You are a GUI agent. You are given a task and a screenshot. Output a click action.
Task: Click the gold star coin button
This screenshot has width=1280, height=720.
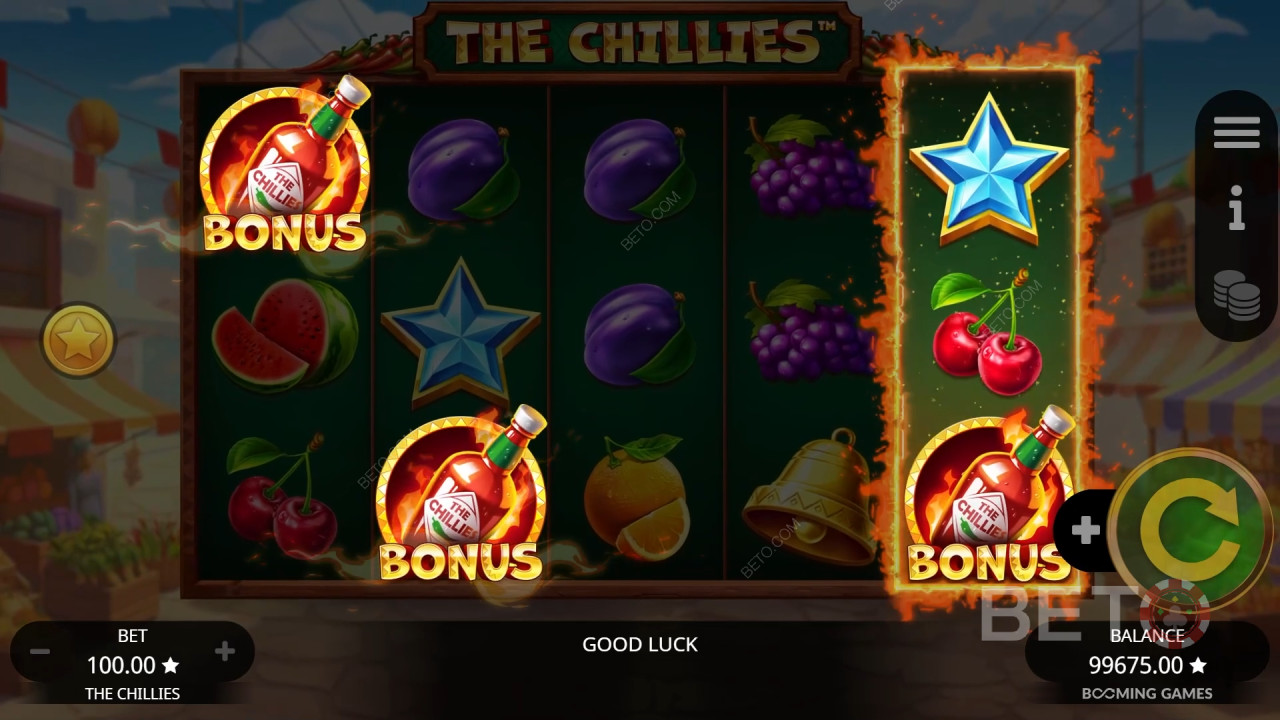tap(78, 341)
